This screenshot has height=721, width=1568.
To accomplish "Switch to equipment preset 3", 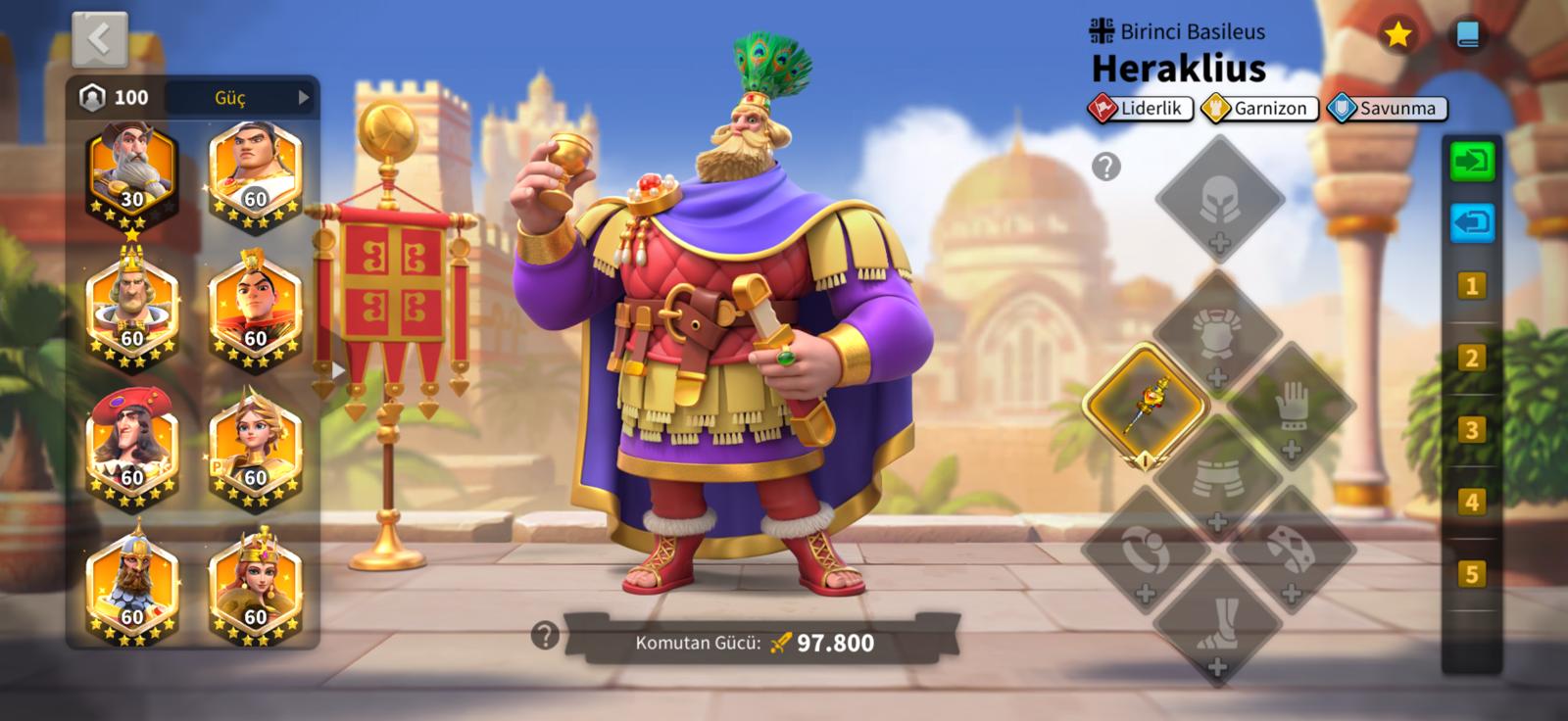I will click(1471, 431).
